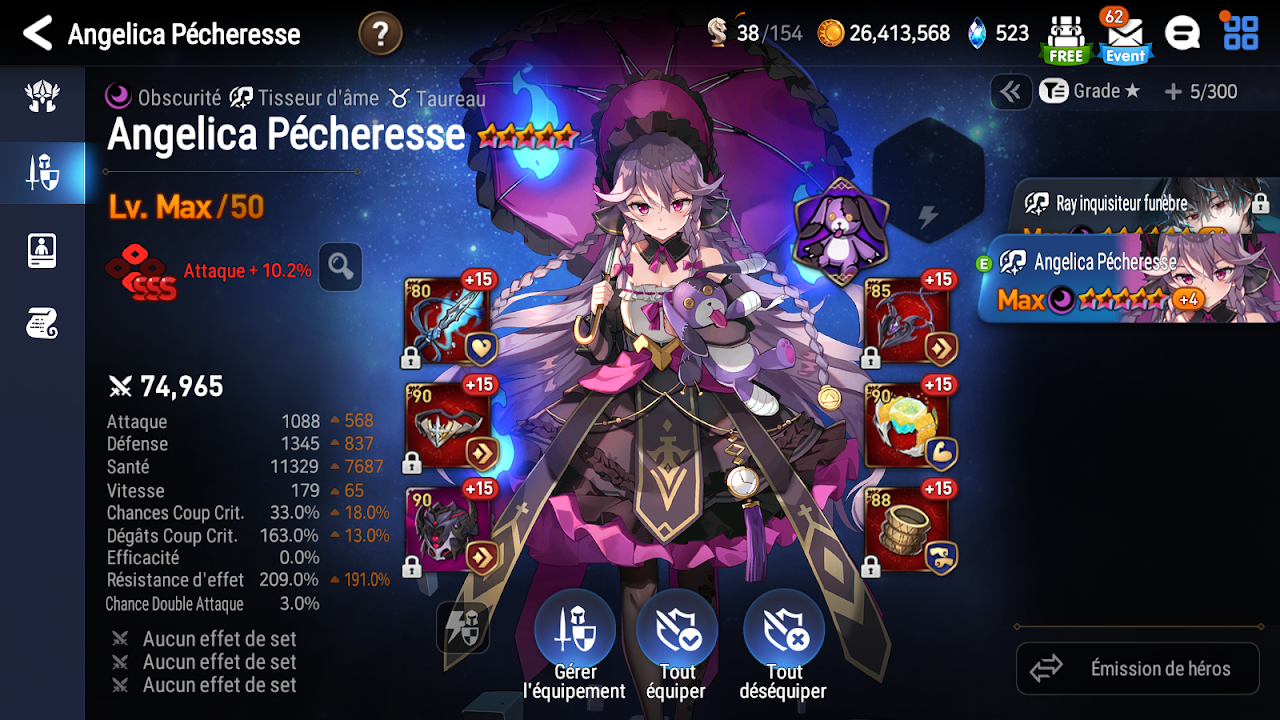Open the blue grid main menu
This screenshot has width=1280, height=720.
pyautogui.click(x=1241, y=33)
